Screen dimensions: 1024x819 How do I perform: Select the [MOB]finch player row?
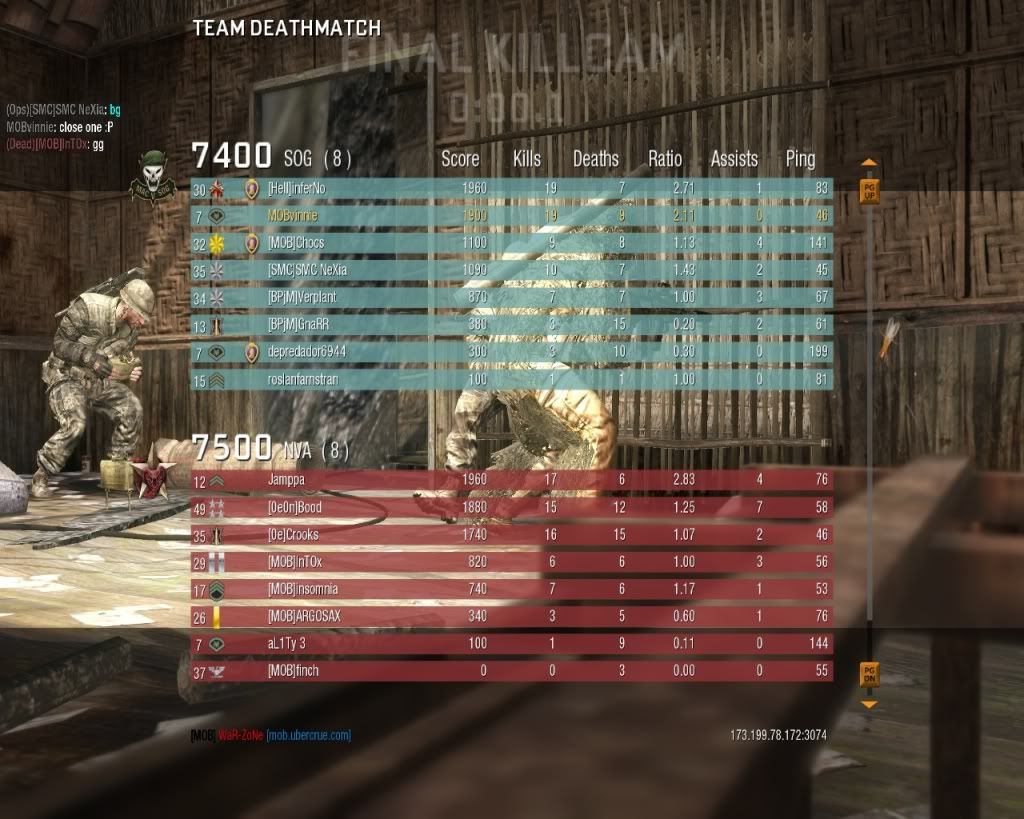511,671
